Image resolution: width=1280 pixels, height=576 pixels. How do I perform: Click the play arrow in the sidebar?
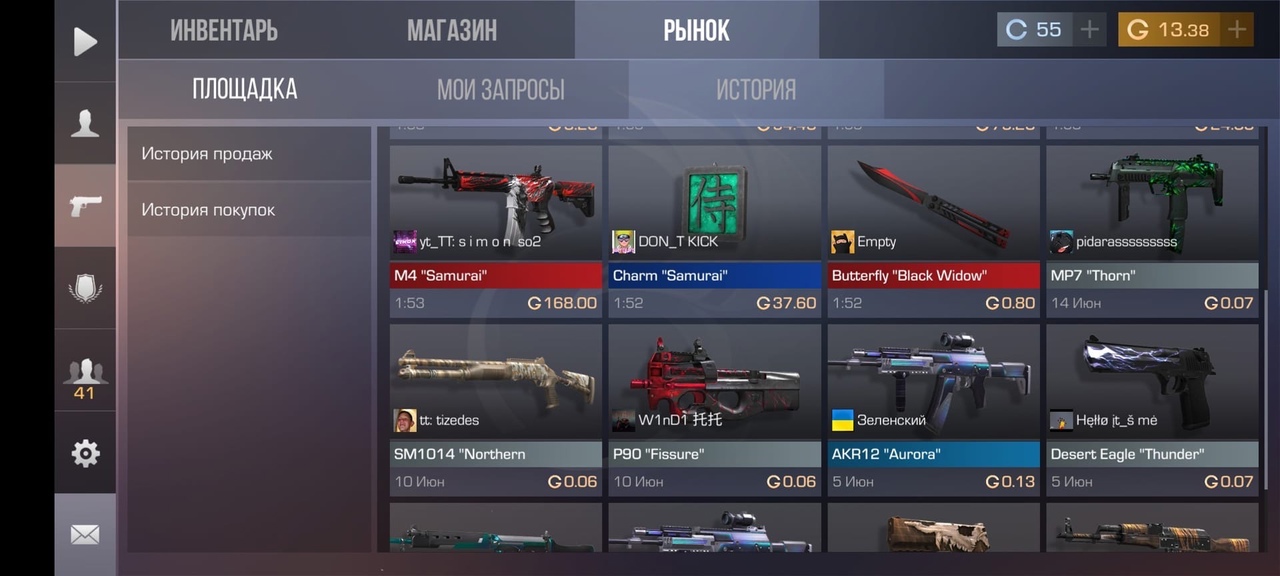pyautogui.click(x=85, y=41)
